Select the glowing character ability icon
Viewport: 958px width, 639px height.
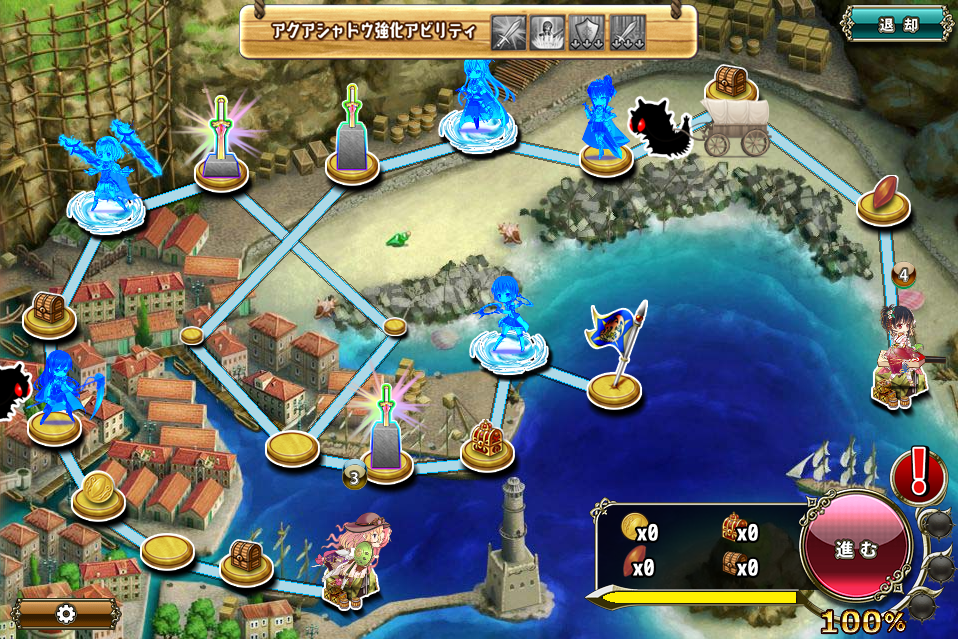pos(548,33)
